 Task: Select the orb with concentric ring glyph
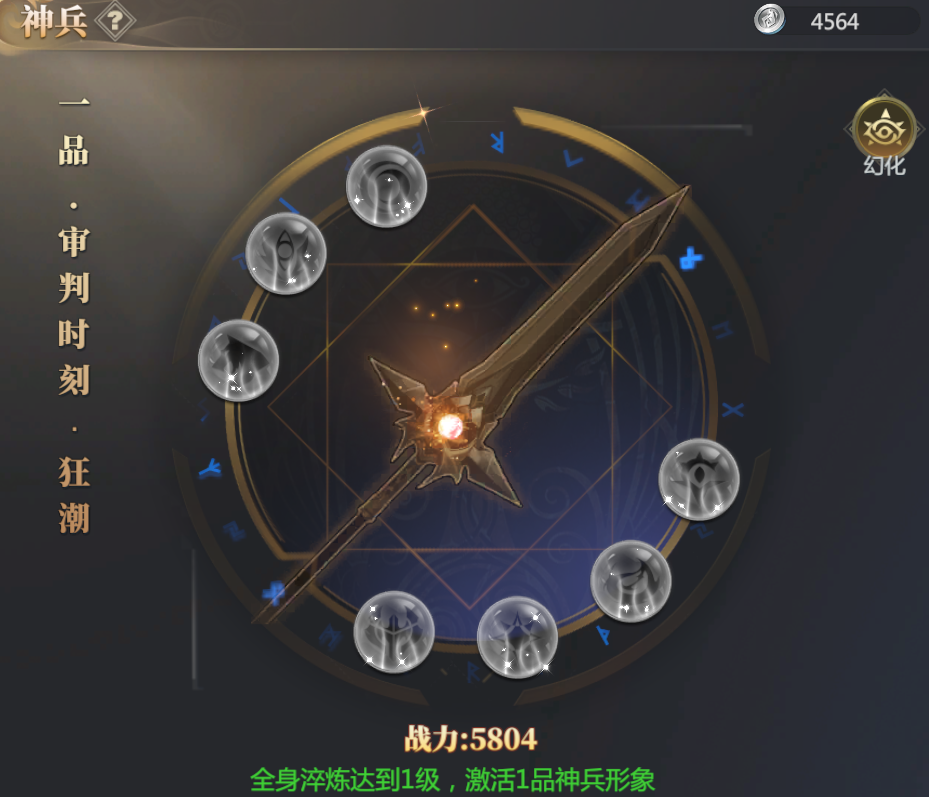pyautogui.click(x=386, y=186)
